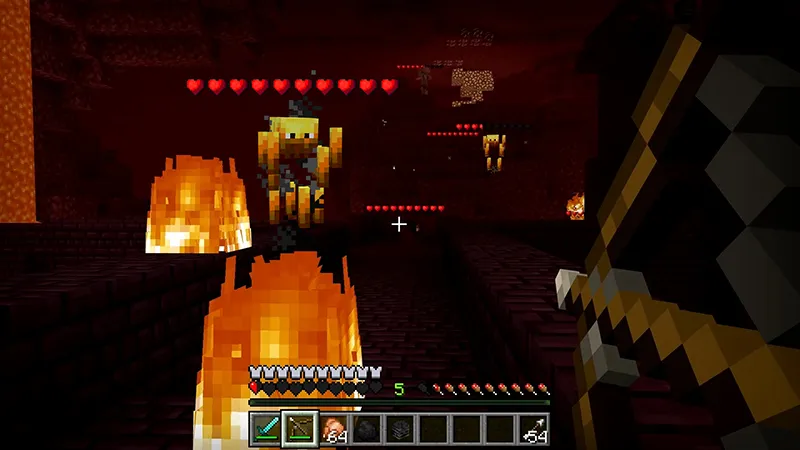The image size is (800, 450).
Task: Select the diamond sword hotbar slot
Action: pos(265,428)
